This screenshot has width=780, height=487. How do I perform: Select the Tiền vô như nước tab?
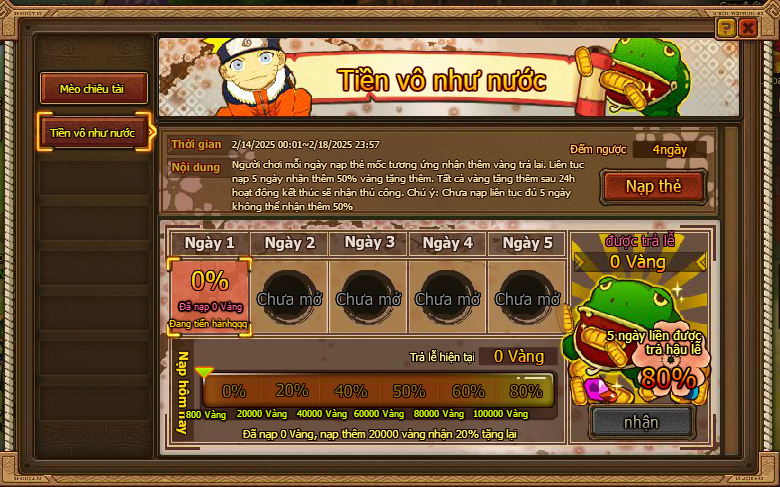(93, 133)
